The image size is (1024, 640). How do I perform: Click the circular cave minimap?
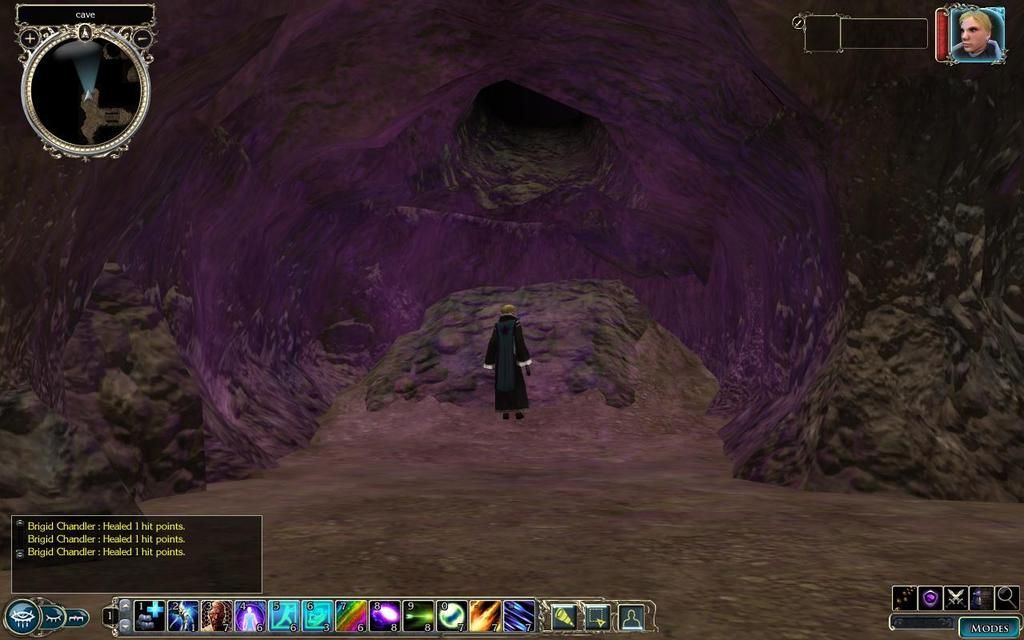pos(86,90)
